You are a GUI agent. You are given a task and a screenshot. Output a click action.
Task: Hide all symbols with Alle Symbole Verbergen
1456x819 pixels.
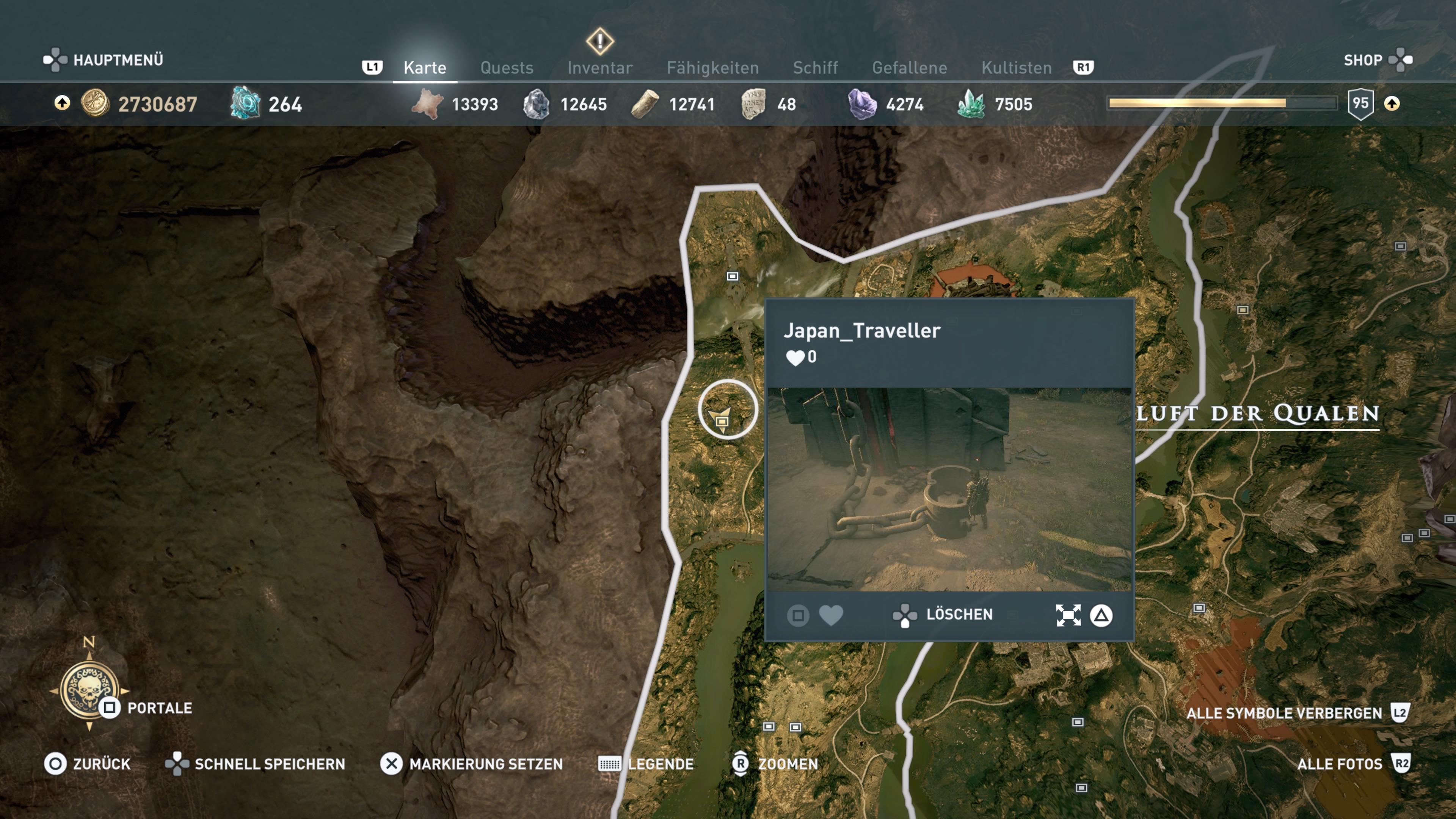(x=1284, y=713)
